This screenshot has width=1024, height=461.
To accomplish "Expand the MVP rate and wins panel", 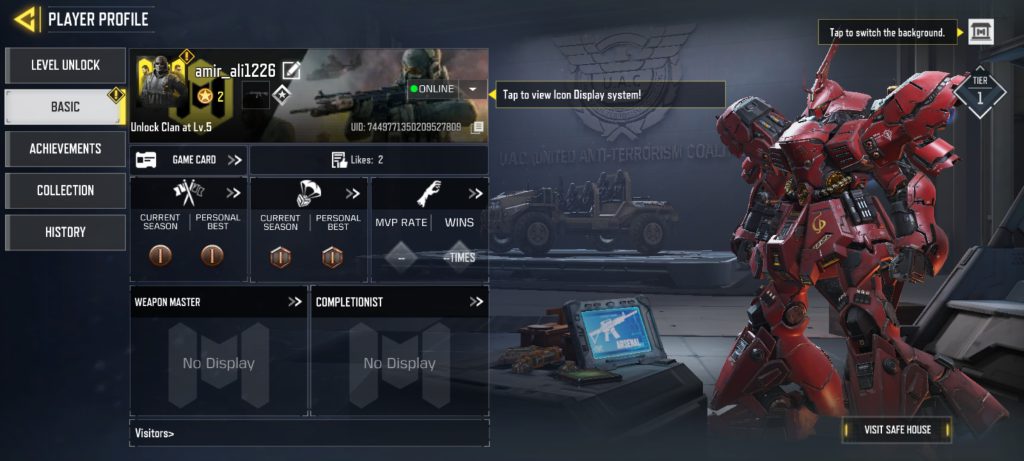I will click(475, 193).
